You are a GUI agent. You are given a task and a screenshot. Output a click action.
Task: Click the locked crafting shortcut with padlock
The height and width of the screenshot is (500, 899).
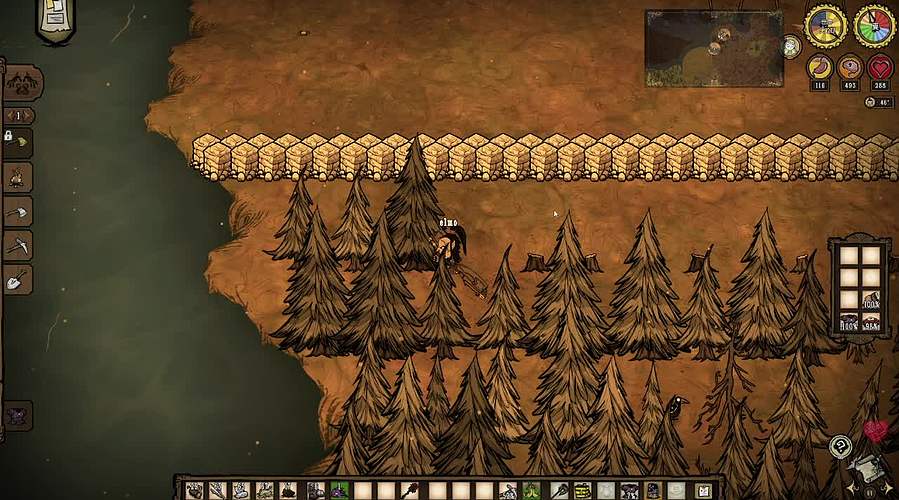[18, 142]
